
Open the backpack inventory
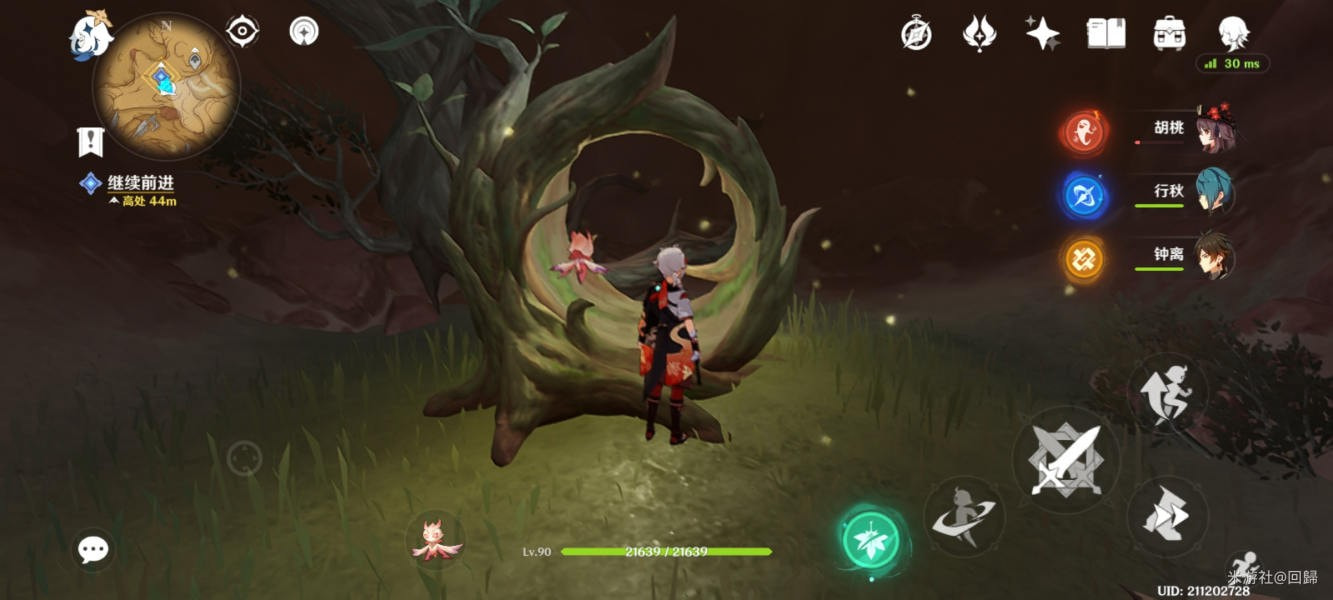[1169, 34]
